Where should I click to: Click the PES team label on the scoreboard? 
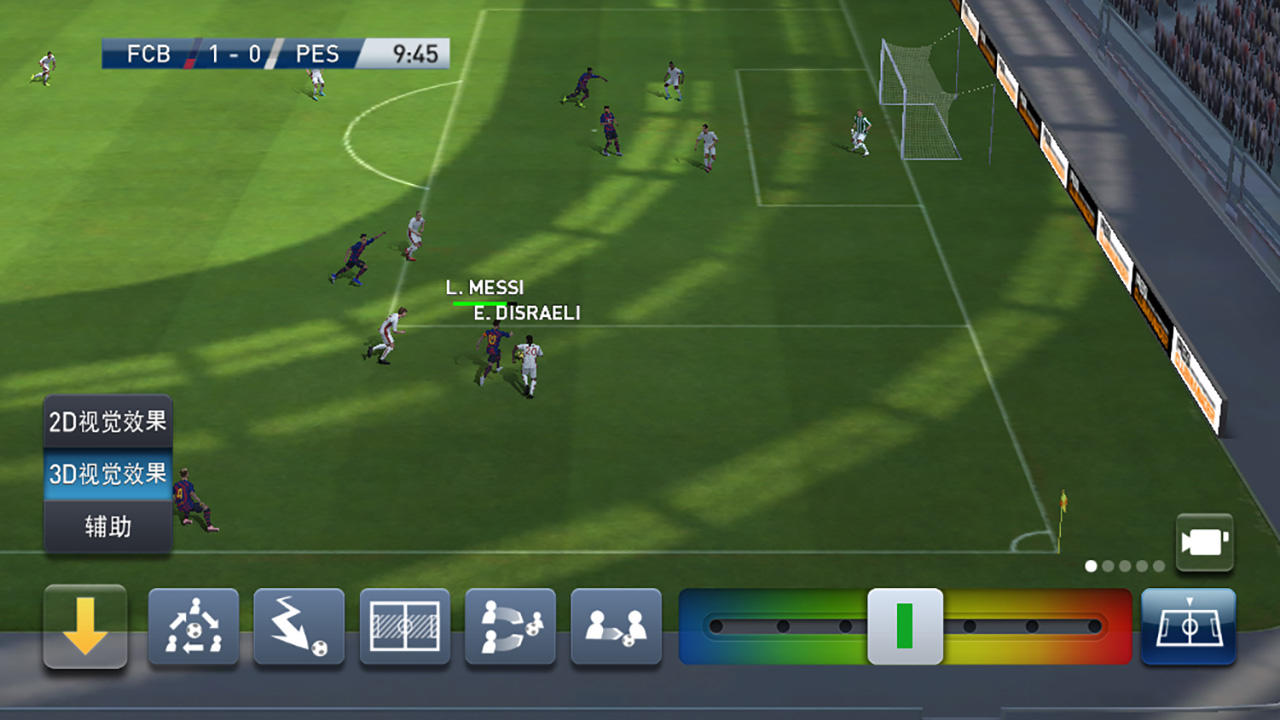point(317,54)
